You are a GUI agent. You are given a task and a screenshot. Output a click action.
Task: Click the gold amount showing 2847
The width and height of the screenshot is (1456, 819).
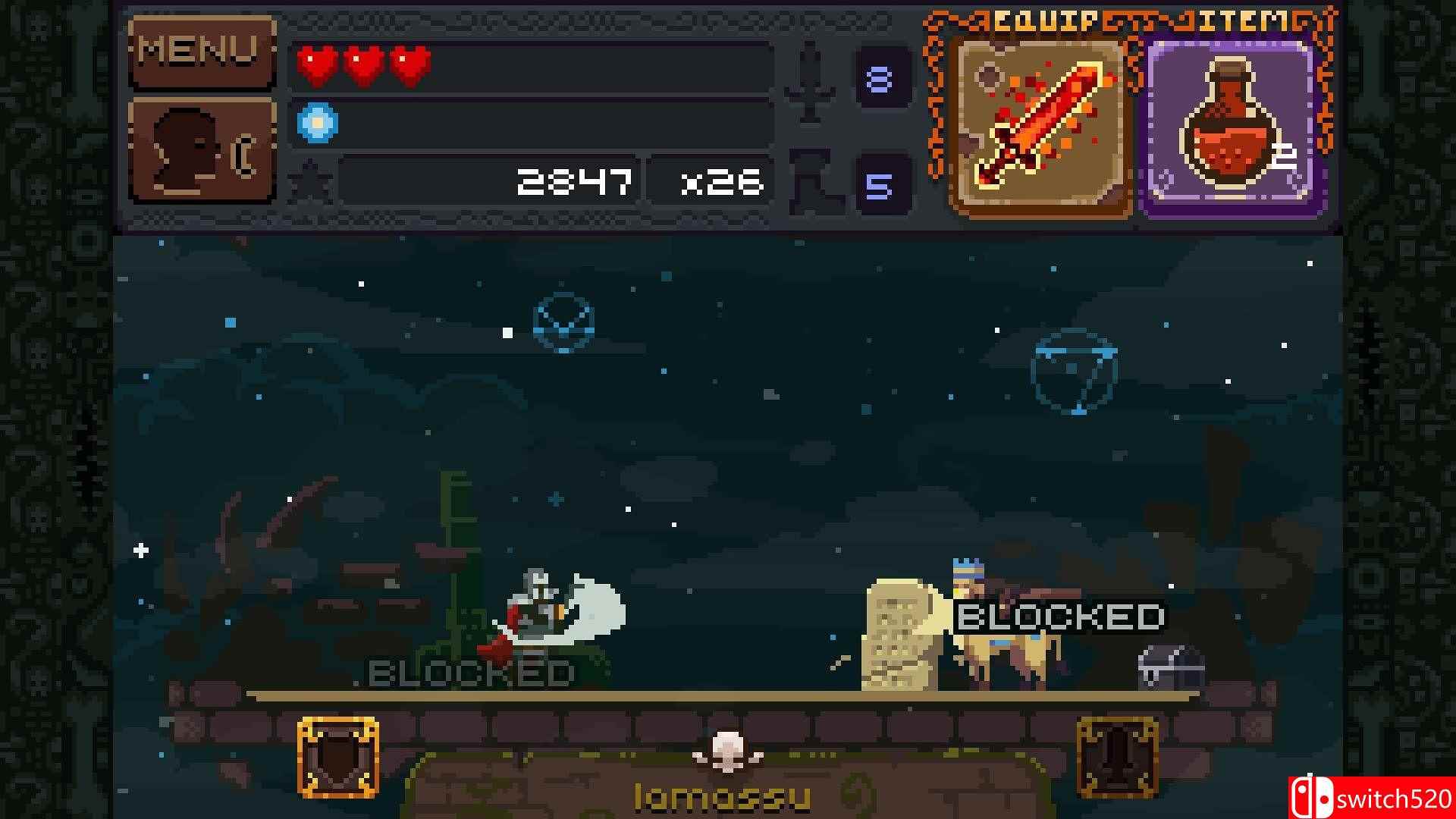click(575, 180)
